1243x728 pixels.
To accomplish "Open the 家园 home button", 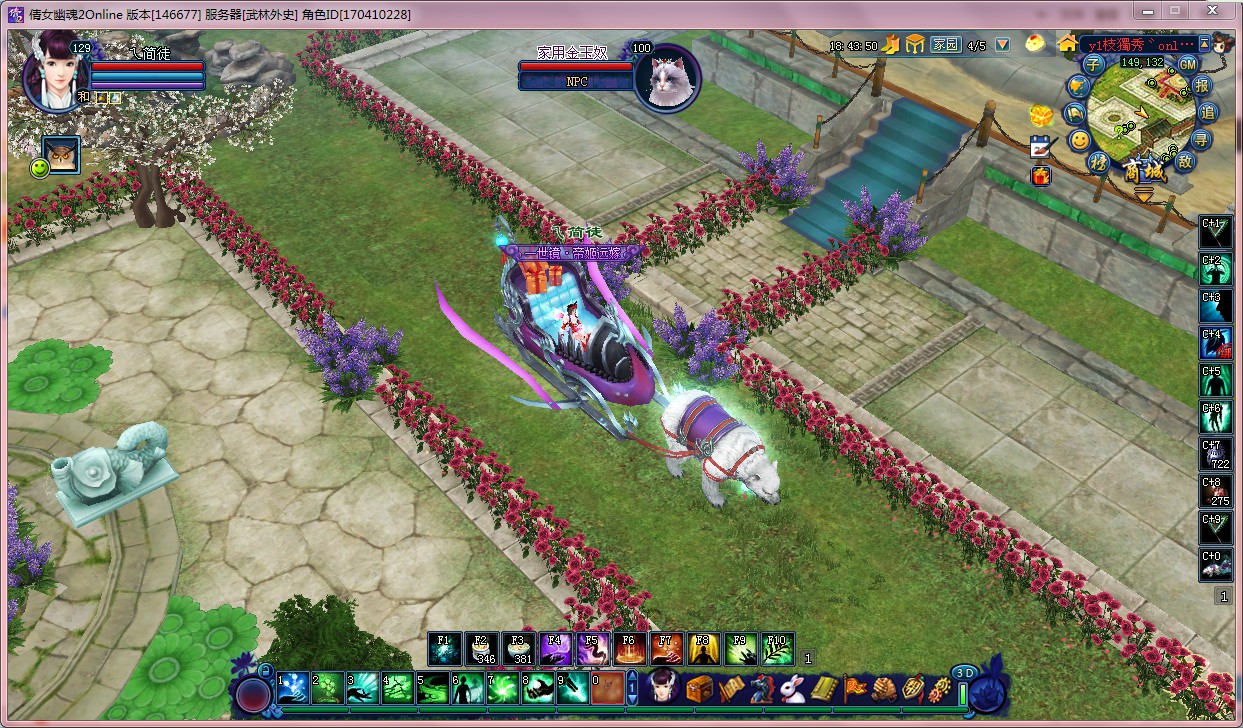I will [x=945, y=45].
